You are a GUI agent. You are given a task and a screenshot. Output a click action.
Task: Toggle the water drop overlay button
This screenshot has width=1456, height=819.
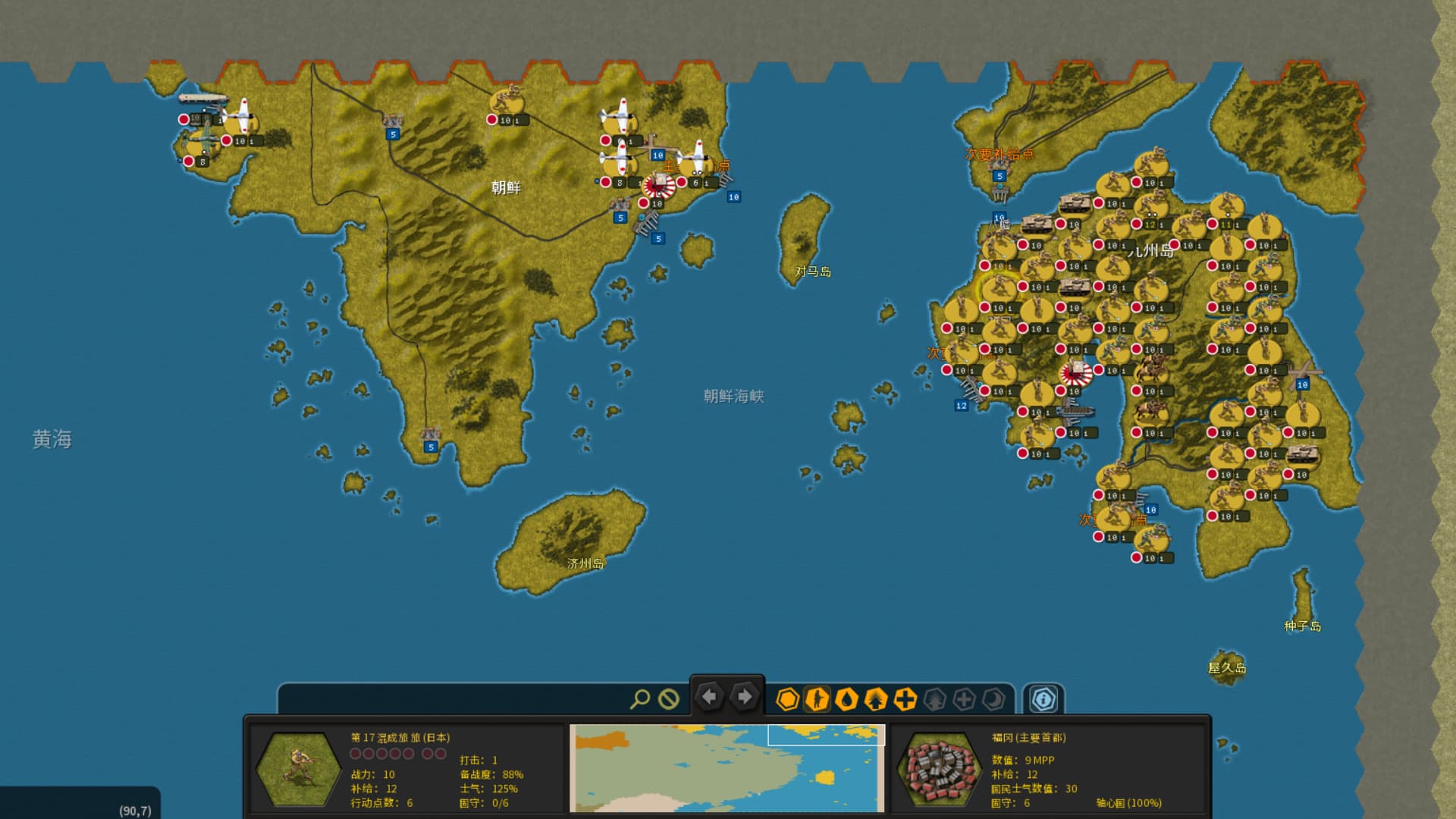click(846, 699)
